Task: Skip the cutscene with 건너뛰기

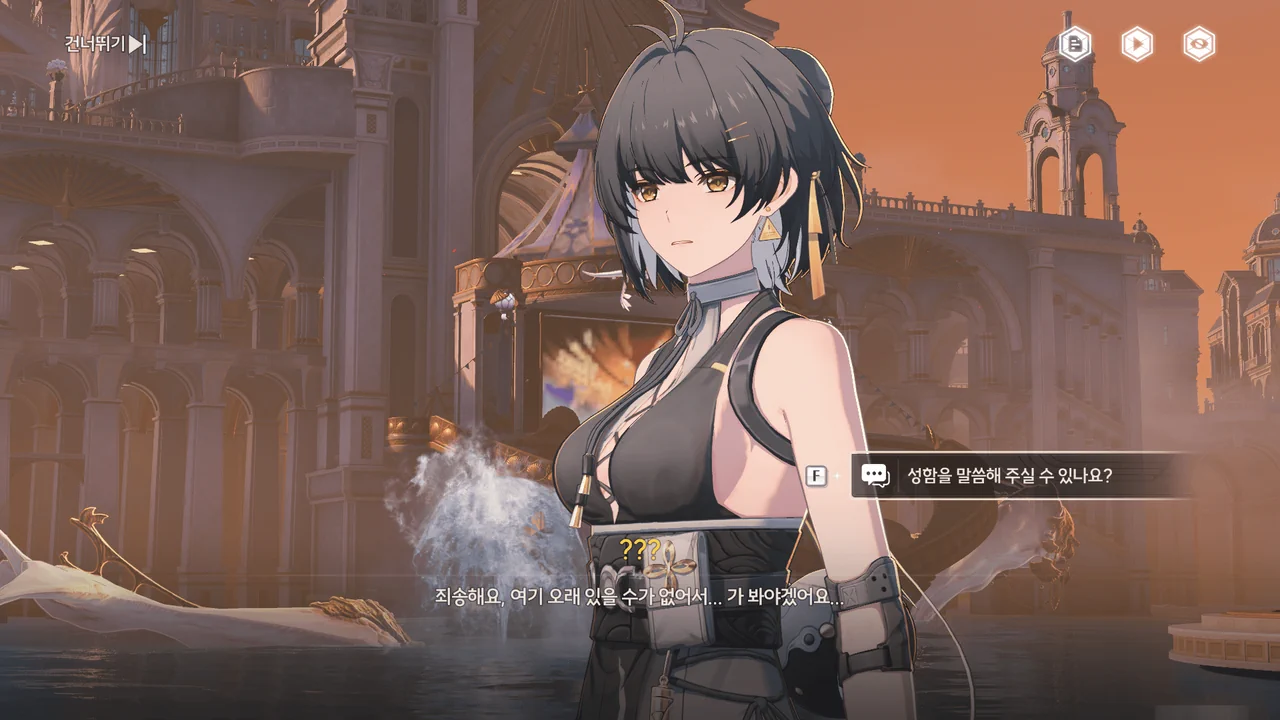Action: (105, 44)
